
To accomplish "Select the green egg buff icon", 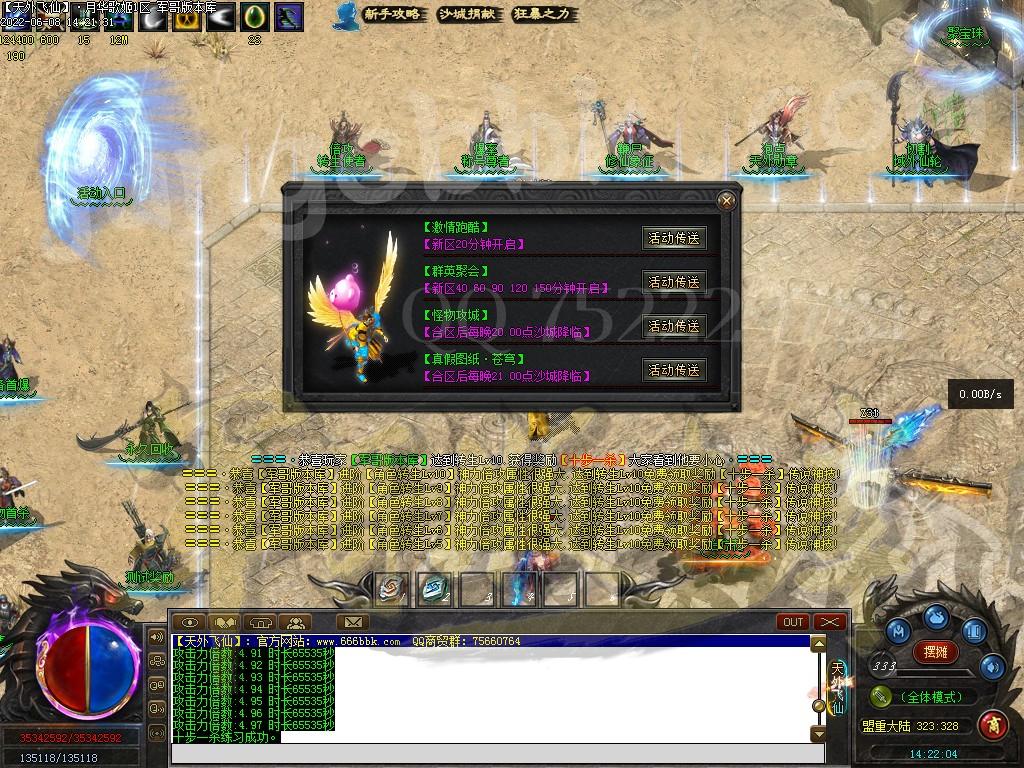I will tap(256, 16).
